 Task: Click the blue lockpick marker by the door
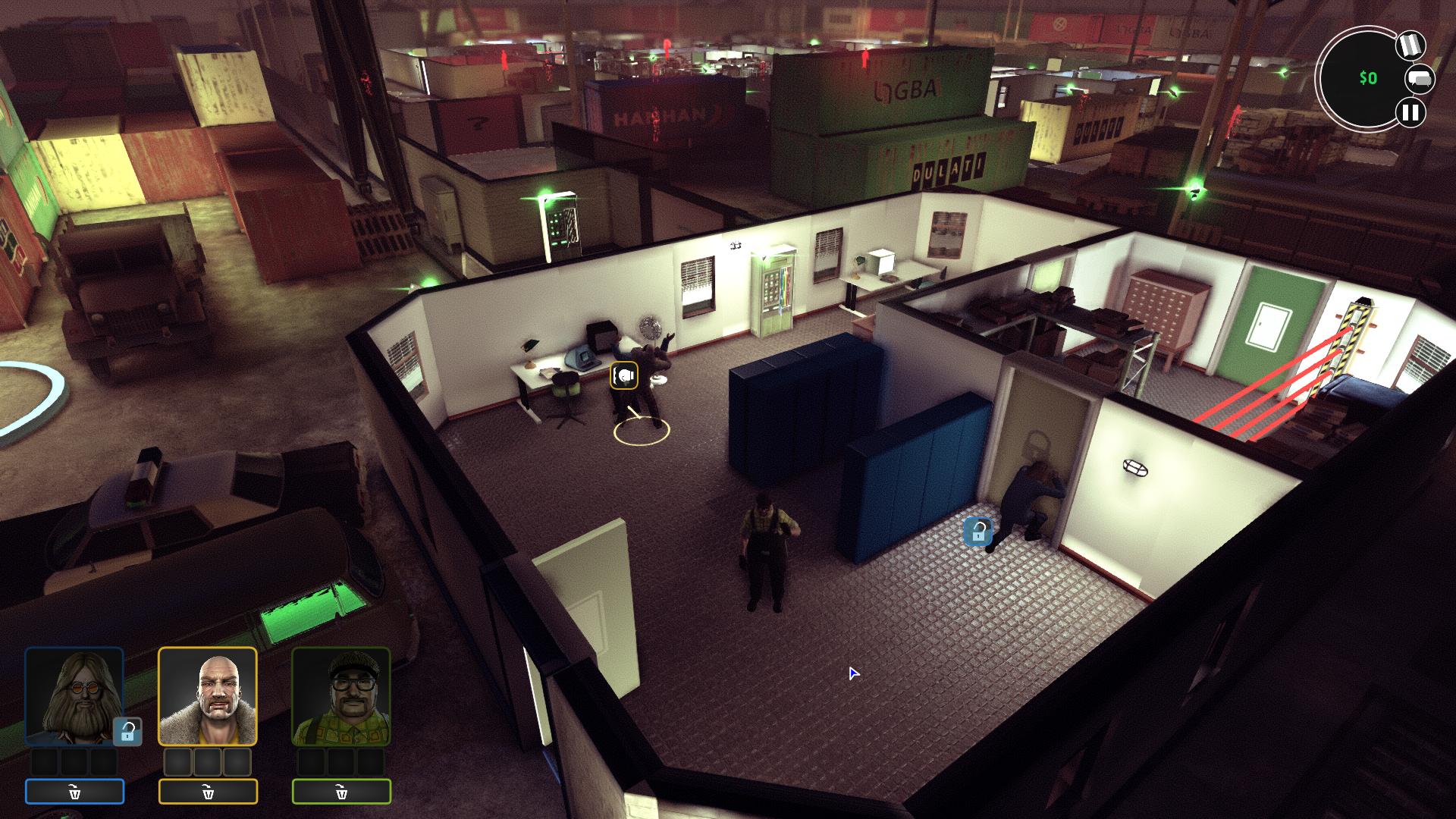977,531
